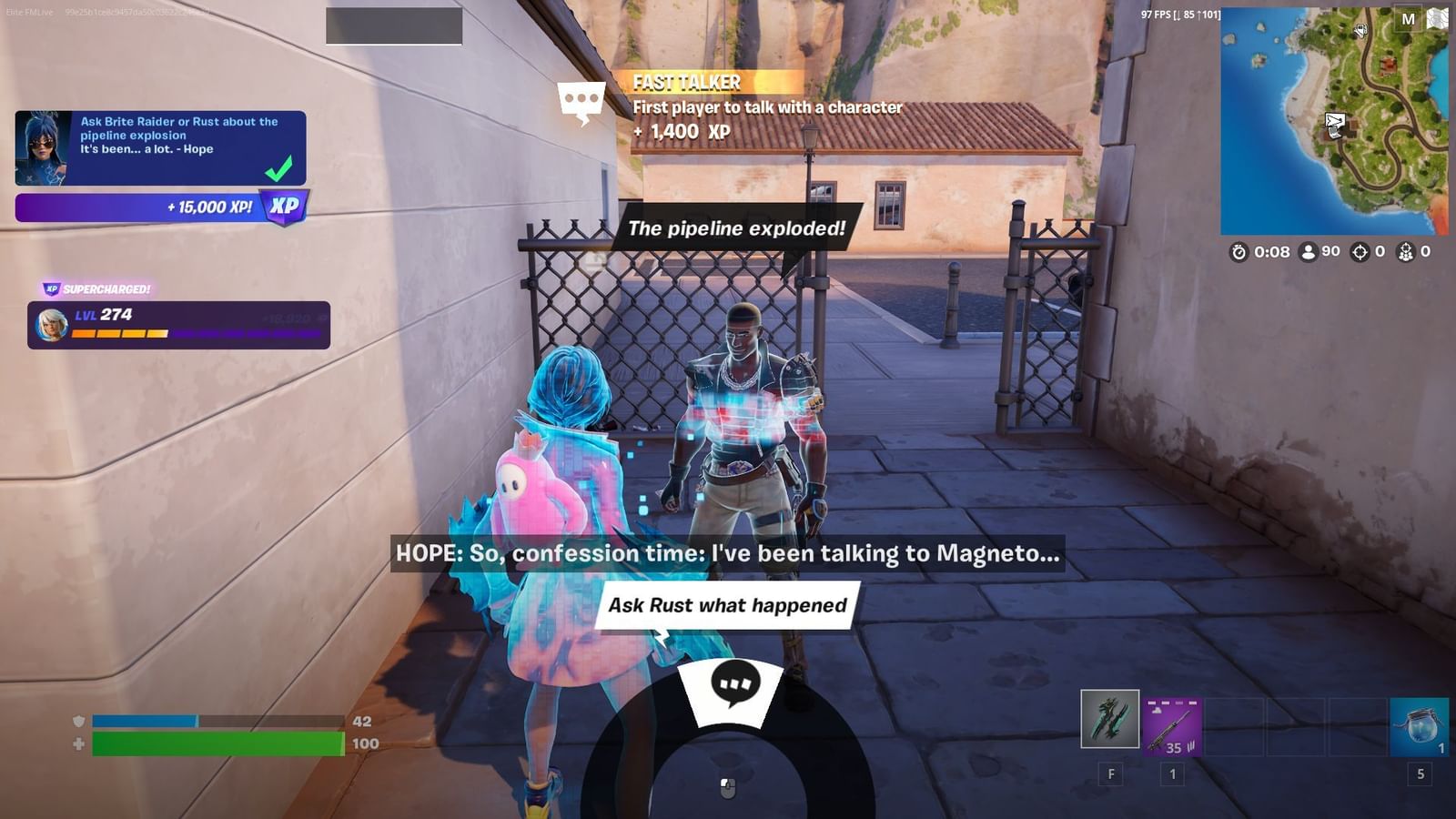
Task: Click the storm timer stopwatch icon
Action: pos(1239,252)
